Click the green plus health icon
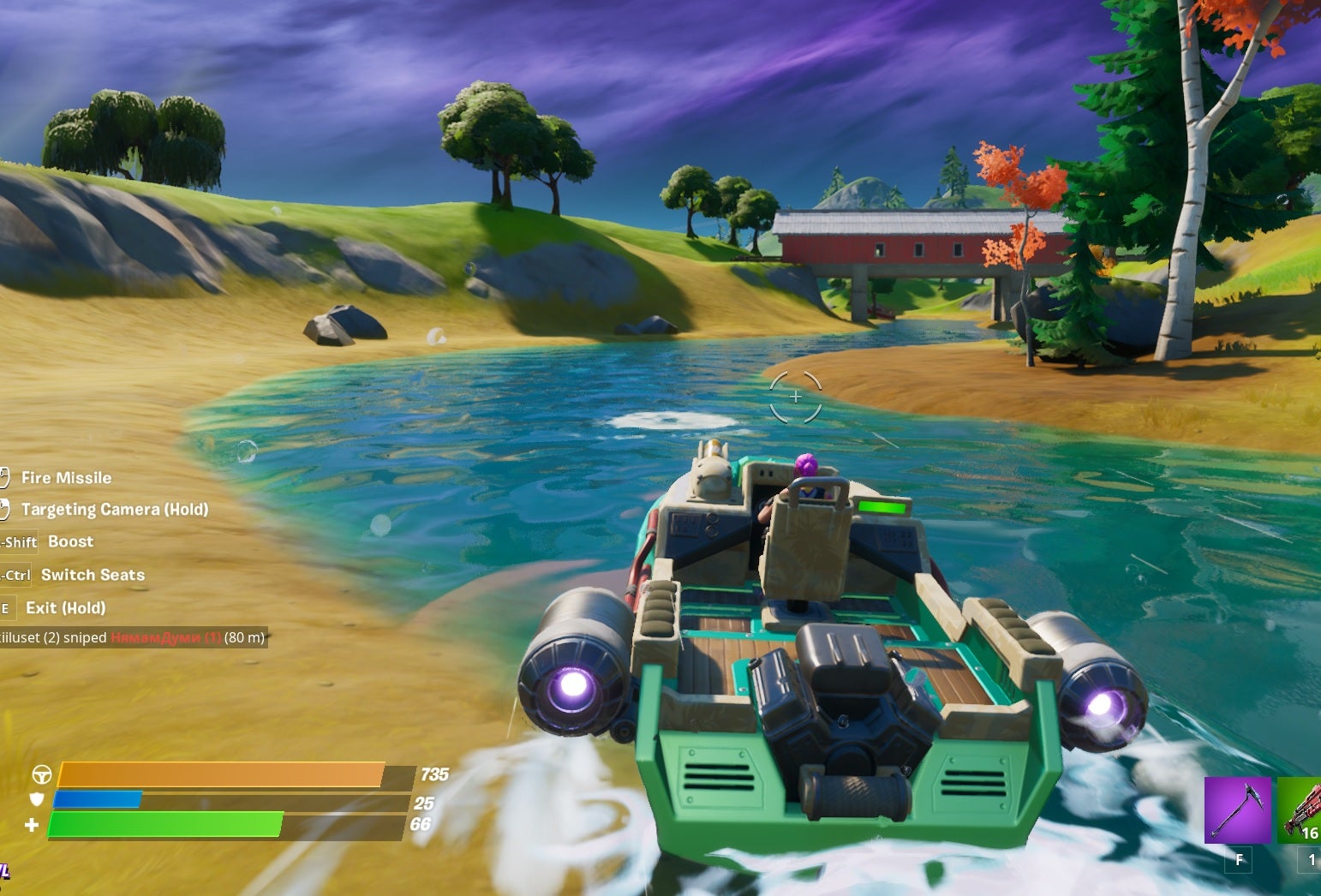This screenshot has width=1321, height=896. point(30,824)
